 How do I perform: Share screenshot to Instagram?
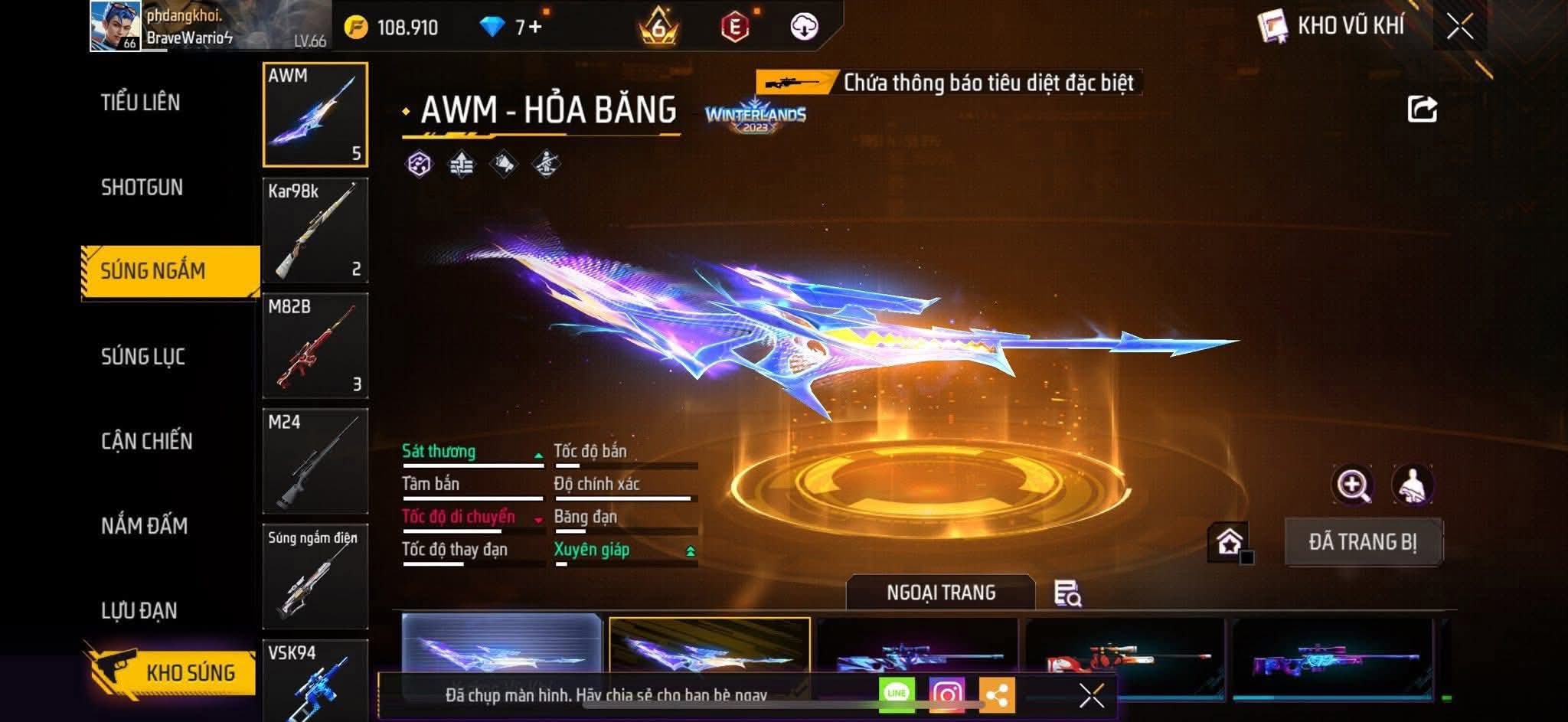pos(947,694)
